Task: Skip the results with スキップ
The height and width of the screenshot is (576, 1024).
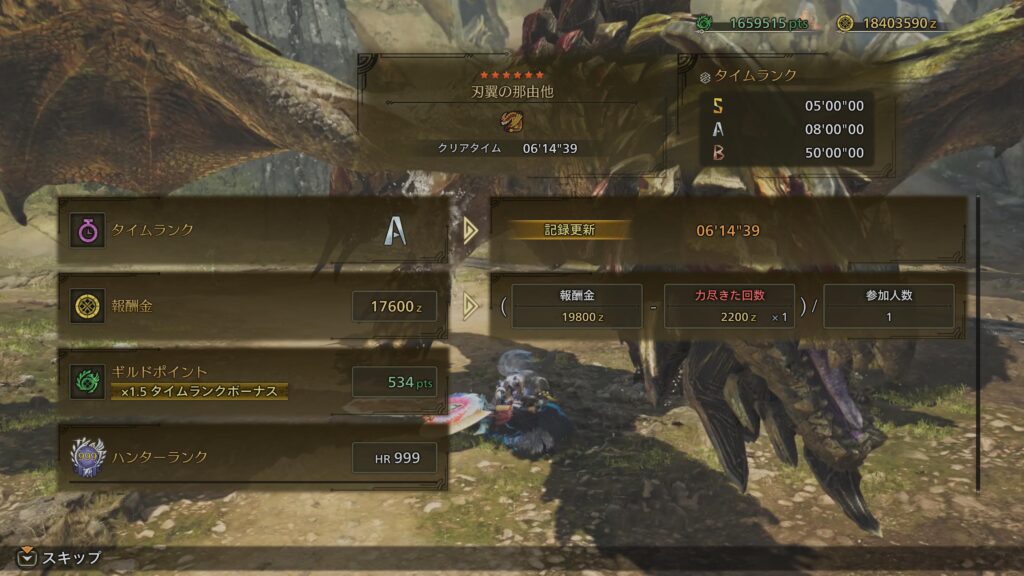Action: tap(60, 558)
